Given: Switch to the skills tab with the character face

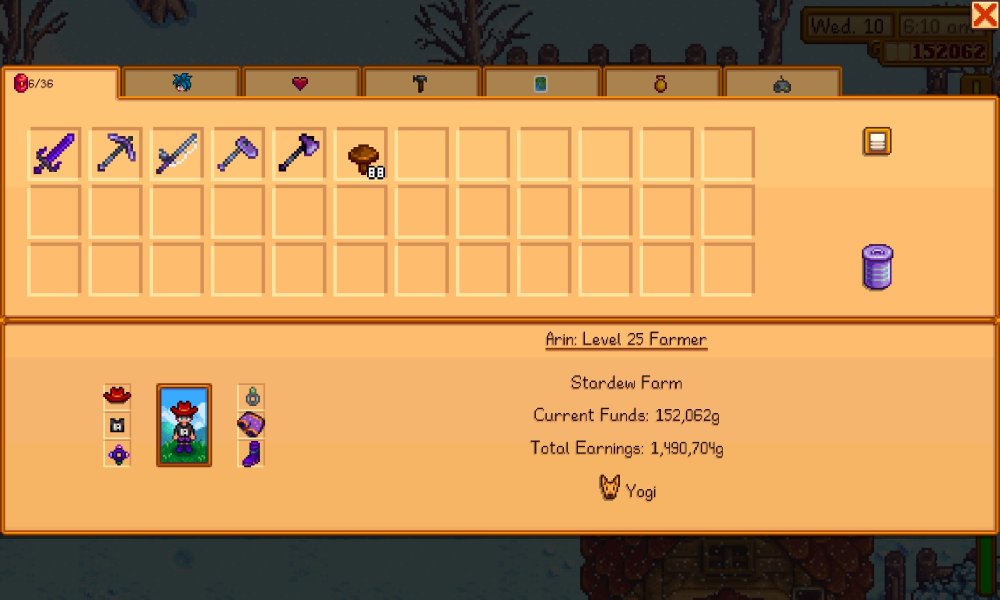Looking at the screenshot, I should pos(181,84).
